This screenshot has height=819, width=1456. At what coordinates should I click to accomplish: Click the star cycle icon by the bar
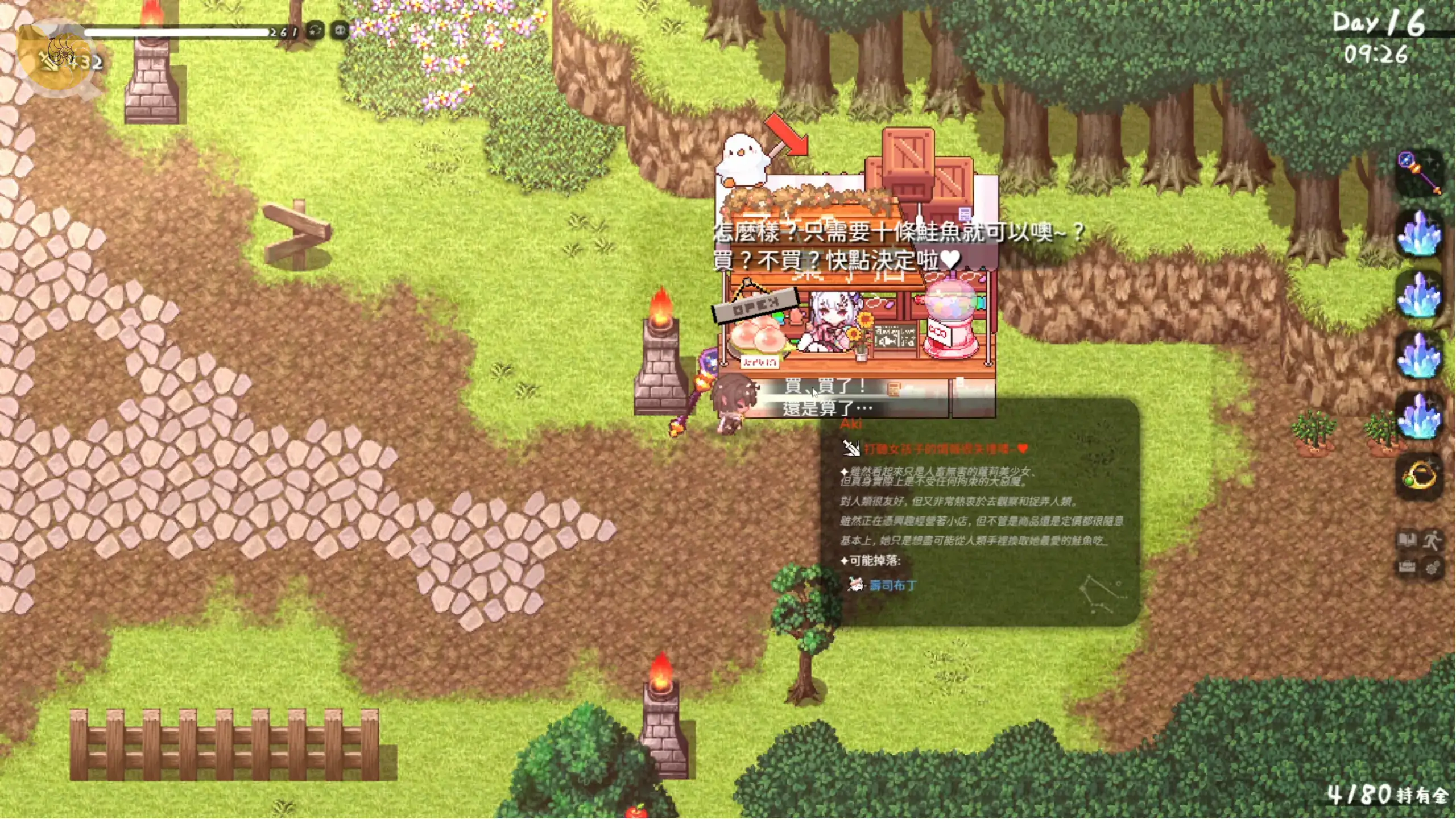click(315, 30)
